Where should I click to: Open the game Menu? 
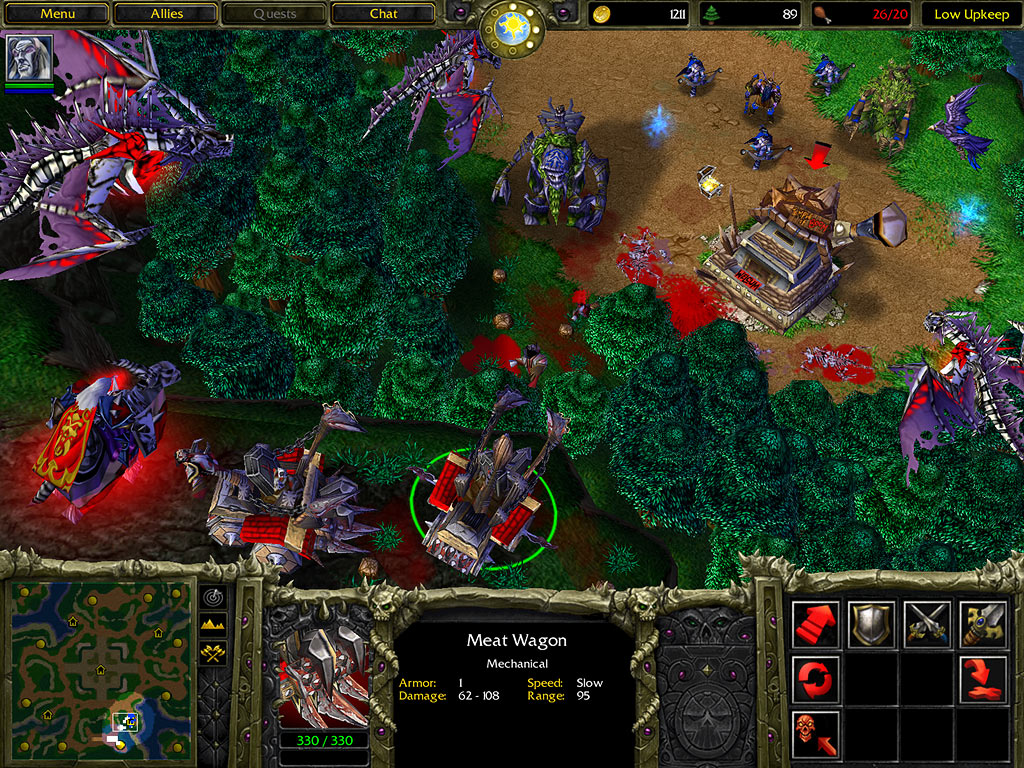58,14
